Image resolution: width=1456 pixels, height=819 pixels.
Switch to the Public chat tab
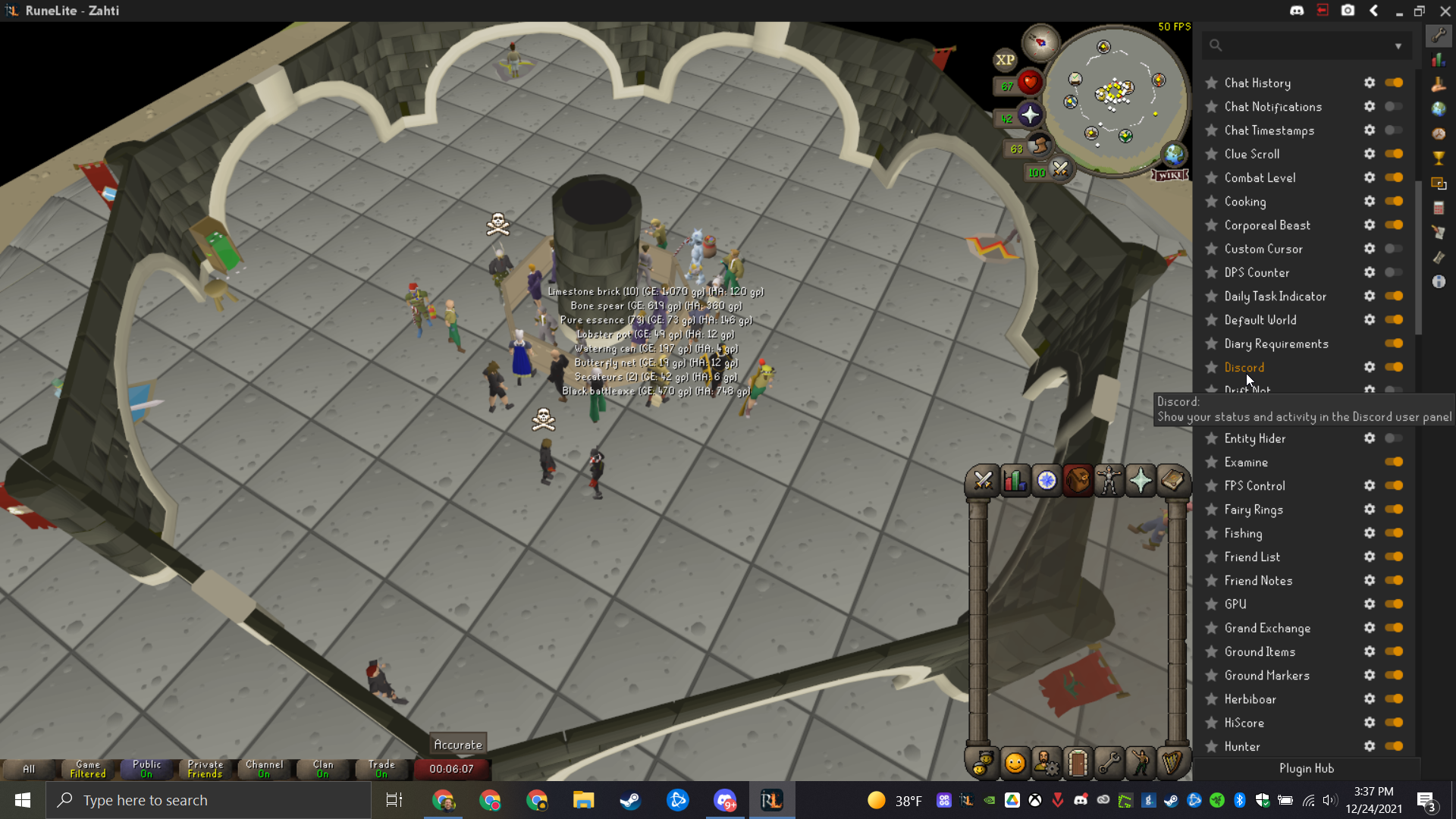146,769
